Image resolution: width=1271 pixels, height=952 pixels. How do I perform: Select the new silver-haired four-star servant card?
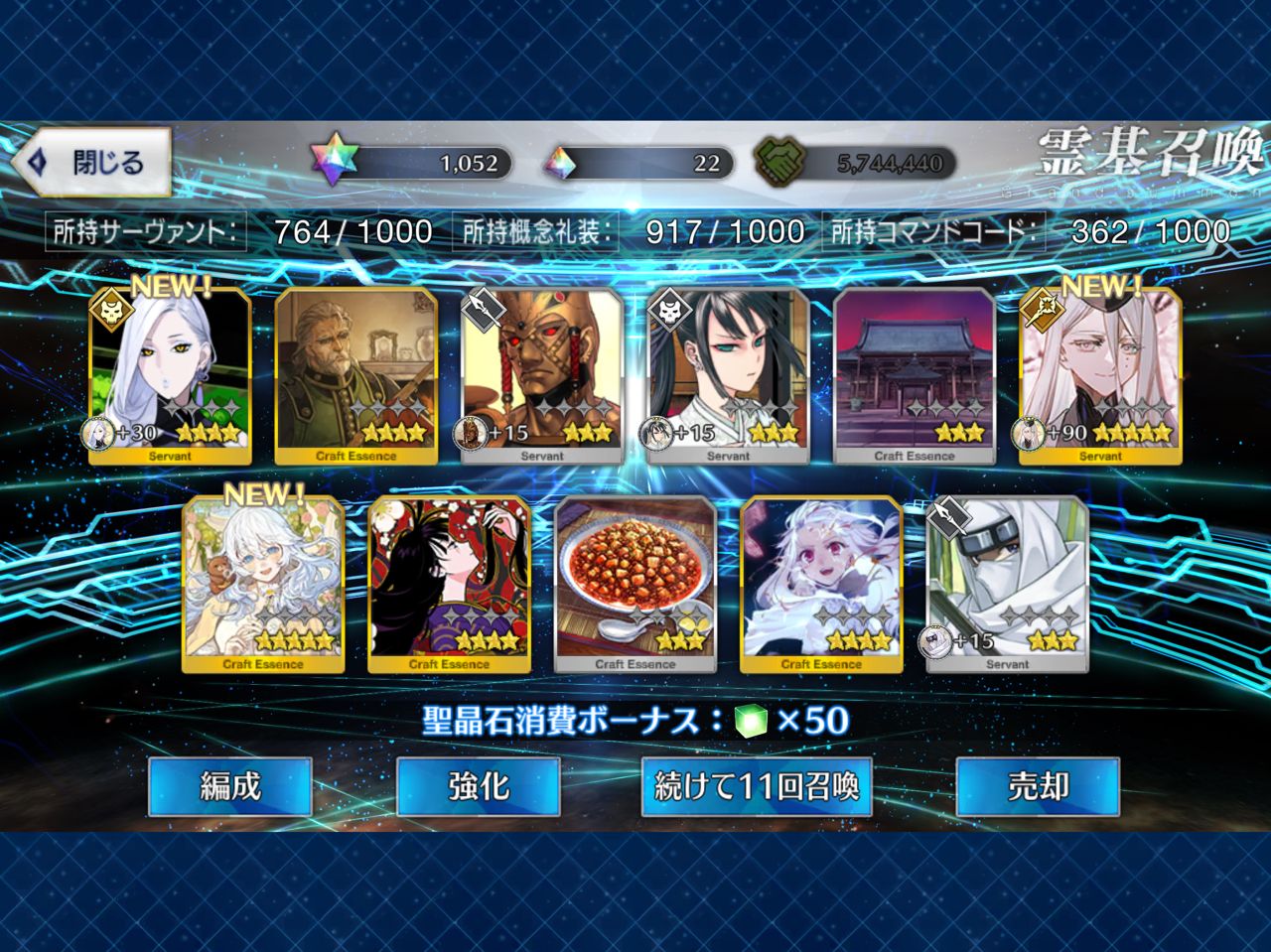point(170,377)
